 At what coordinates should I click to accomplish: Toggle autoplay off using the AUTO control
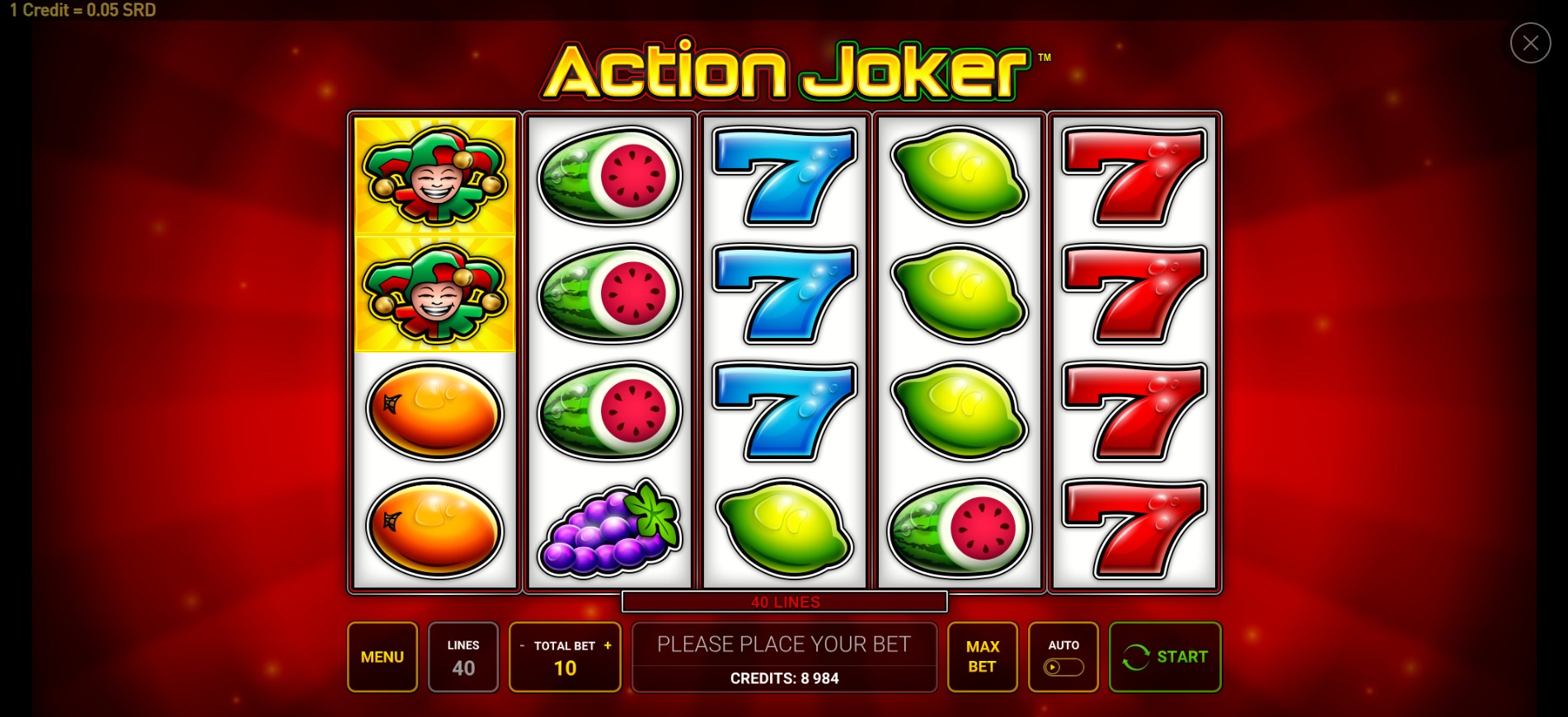[x=1063, y=668]
